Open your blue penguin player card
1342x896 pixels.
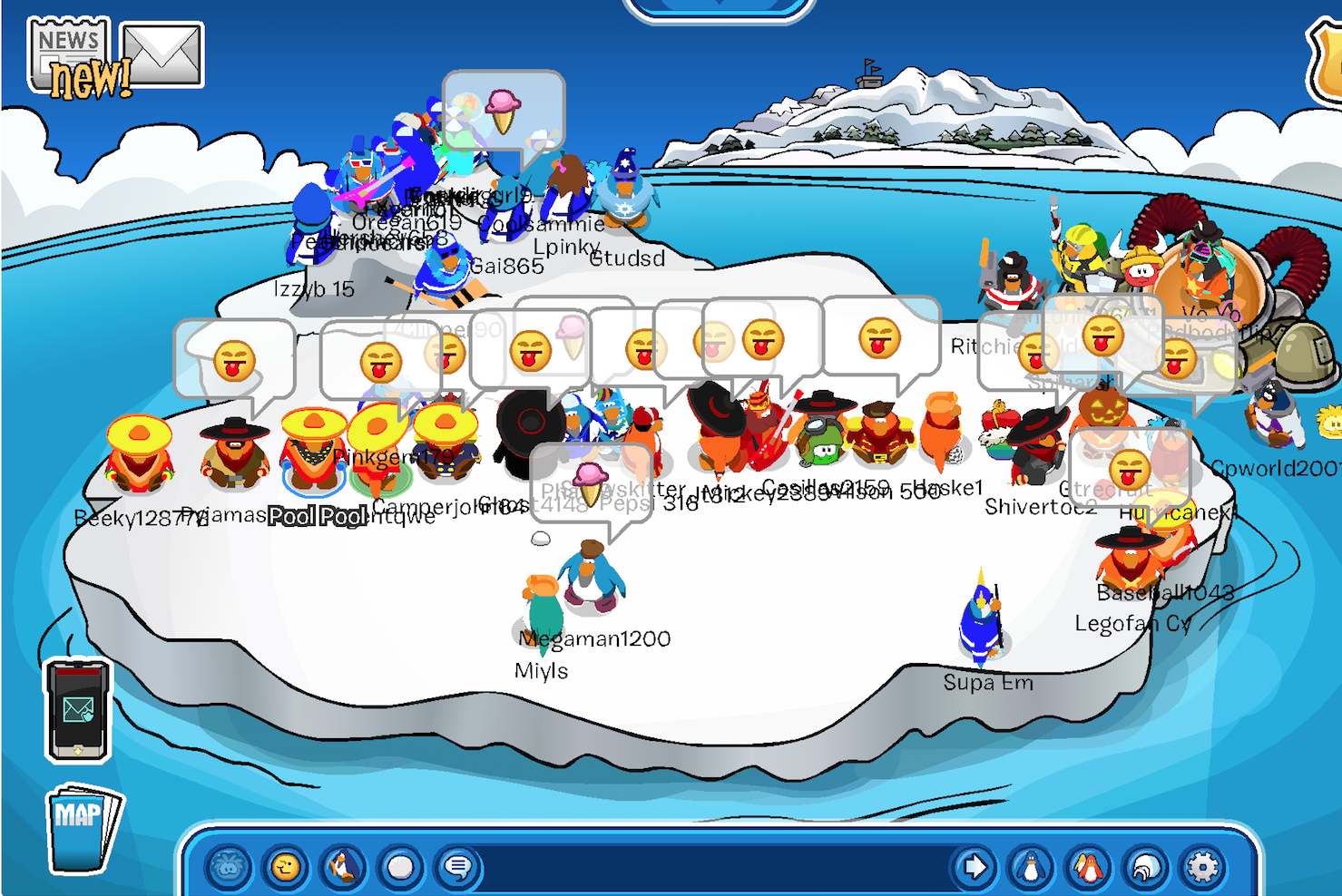[x=1031, y=868]
